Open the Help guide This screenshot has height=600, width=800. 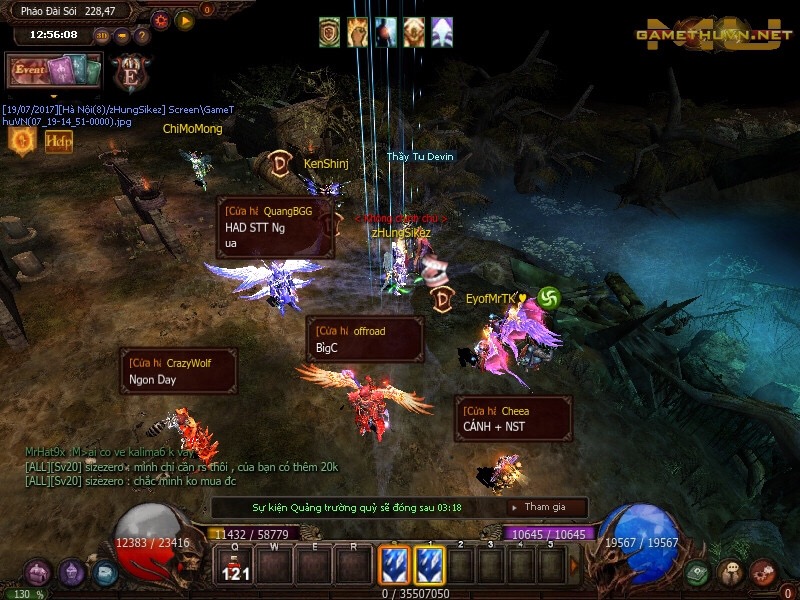(58, 142)
